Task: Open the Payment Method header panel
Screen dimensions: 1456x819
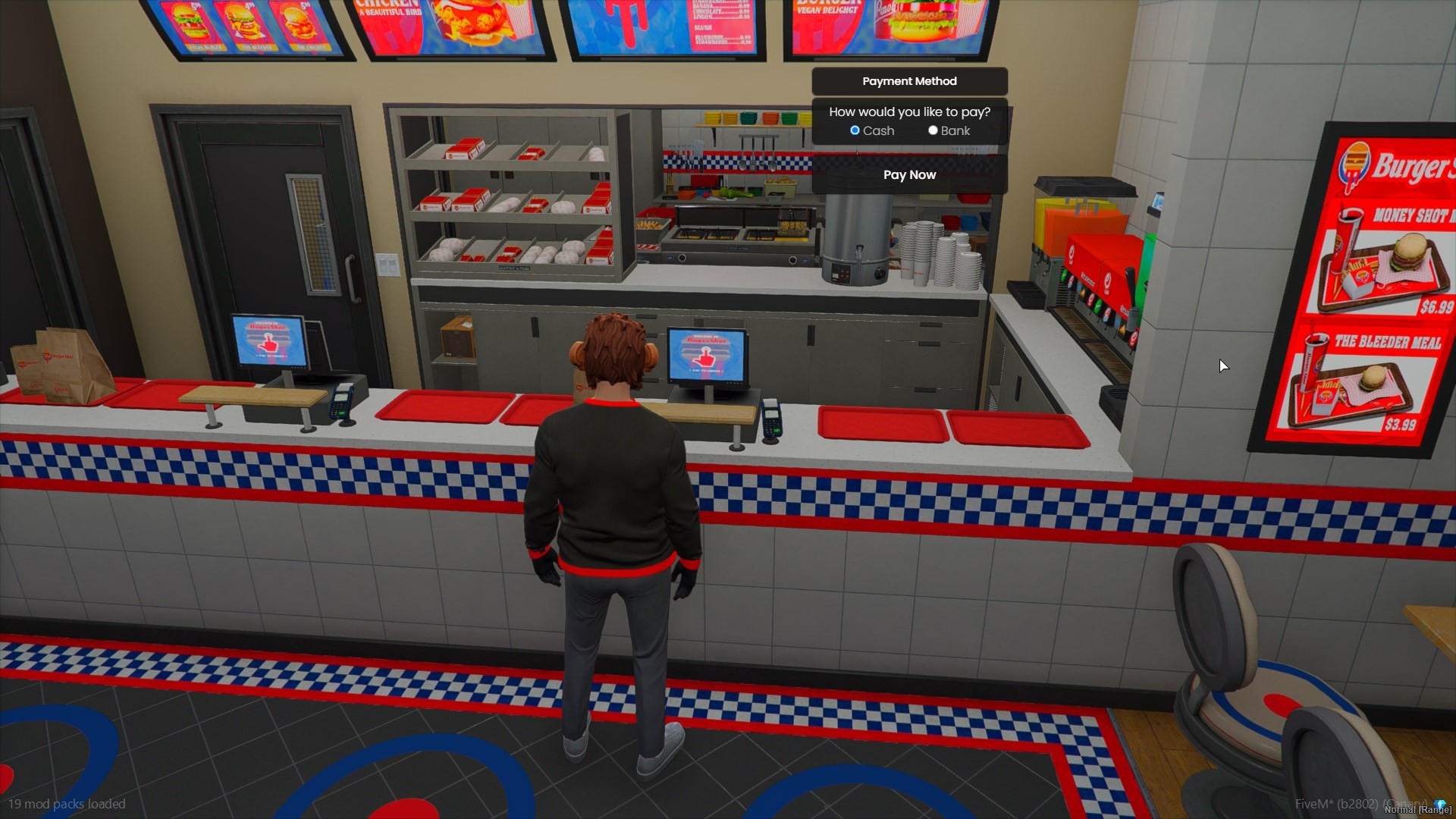Action: coord(909,81)
